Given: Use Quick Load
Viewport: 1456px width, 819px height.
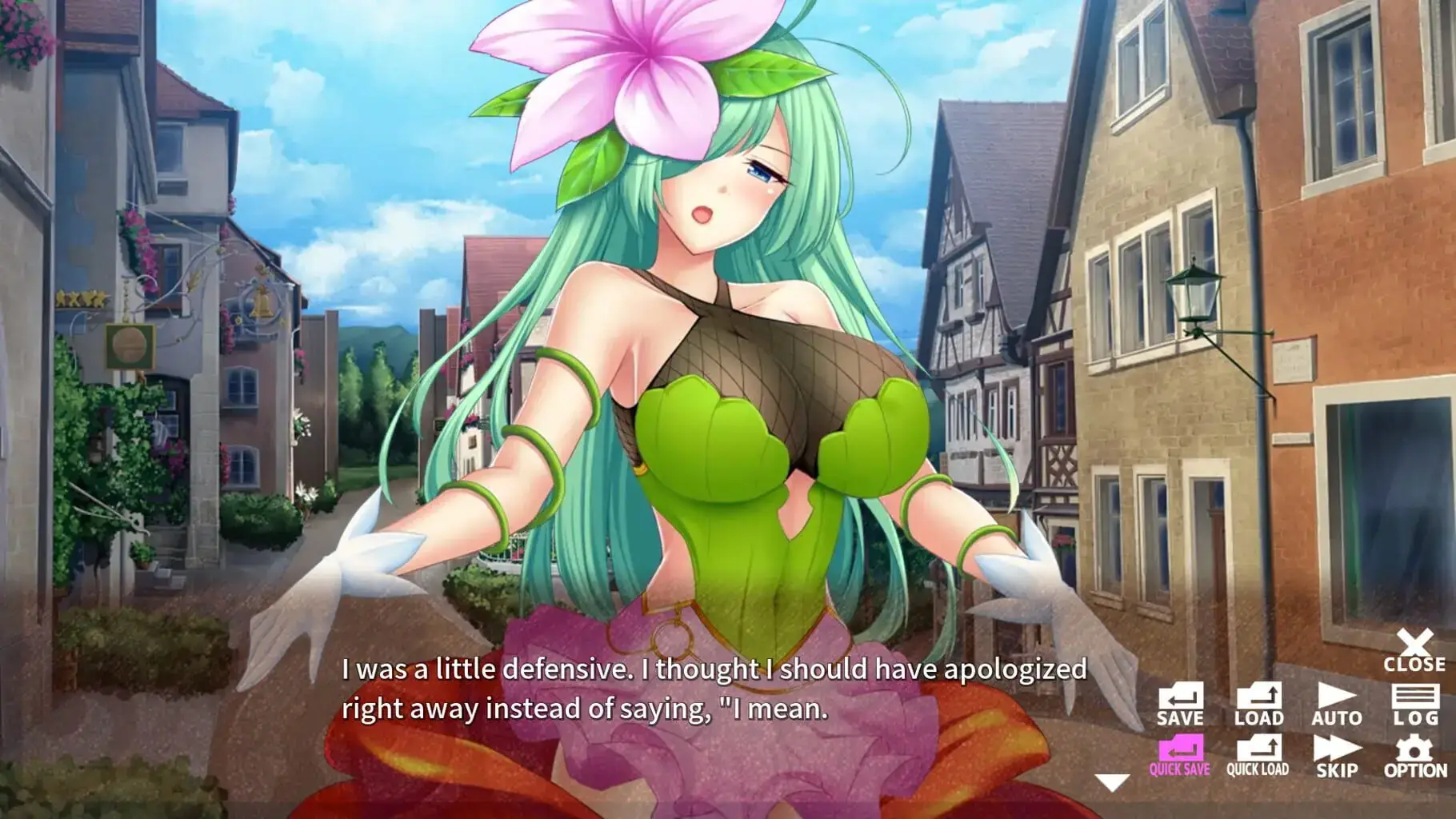Looking at the screenshot, I should (1258, 757).
